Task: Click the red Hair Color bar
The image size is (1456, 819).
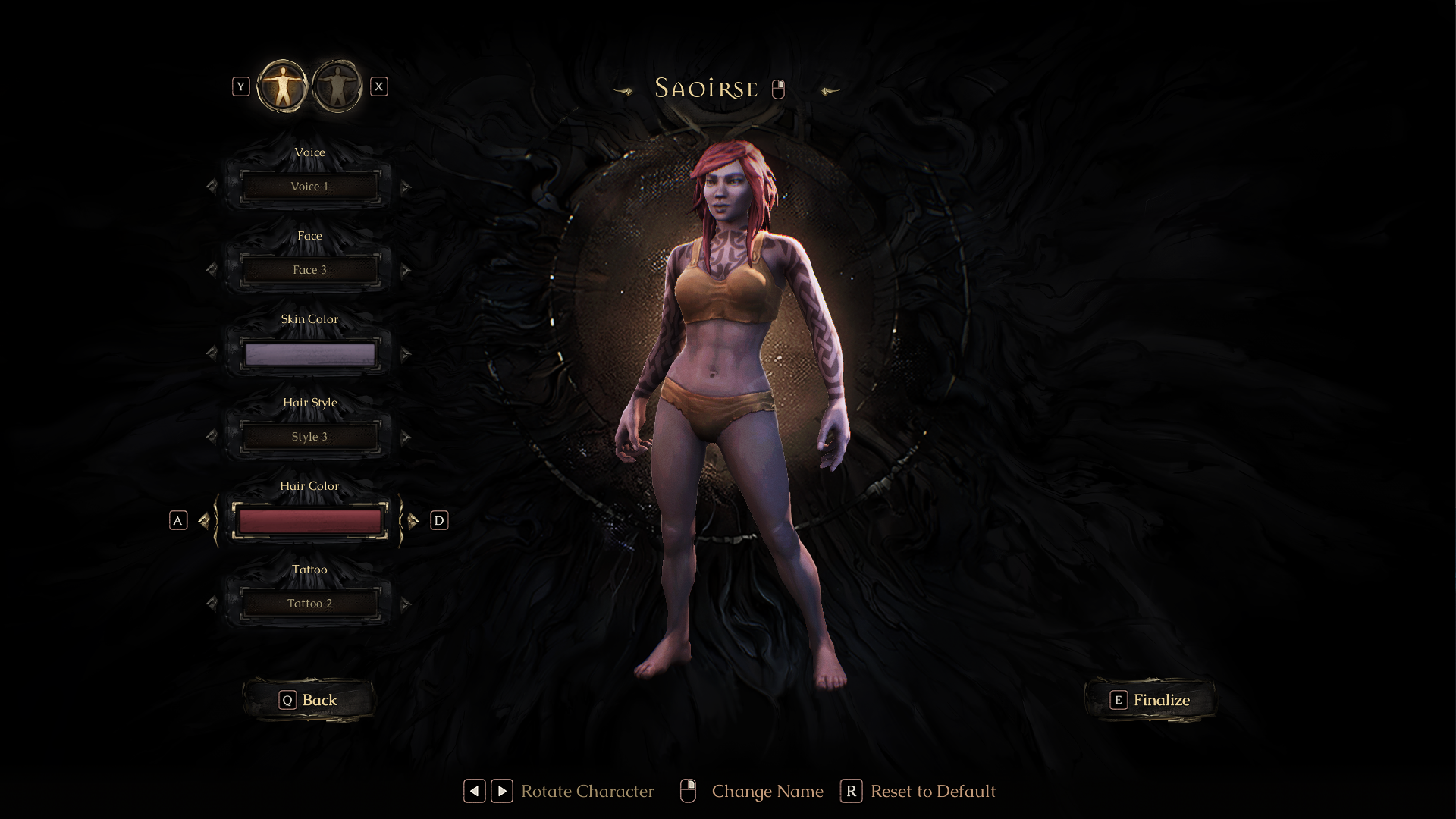Action: coord(309,519)
